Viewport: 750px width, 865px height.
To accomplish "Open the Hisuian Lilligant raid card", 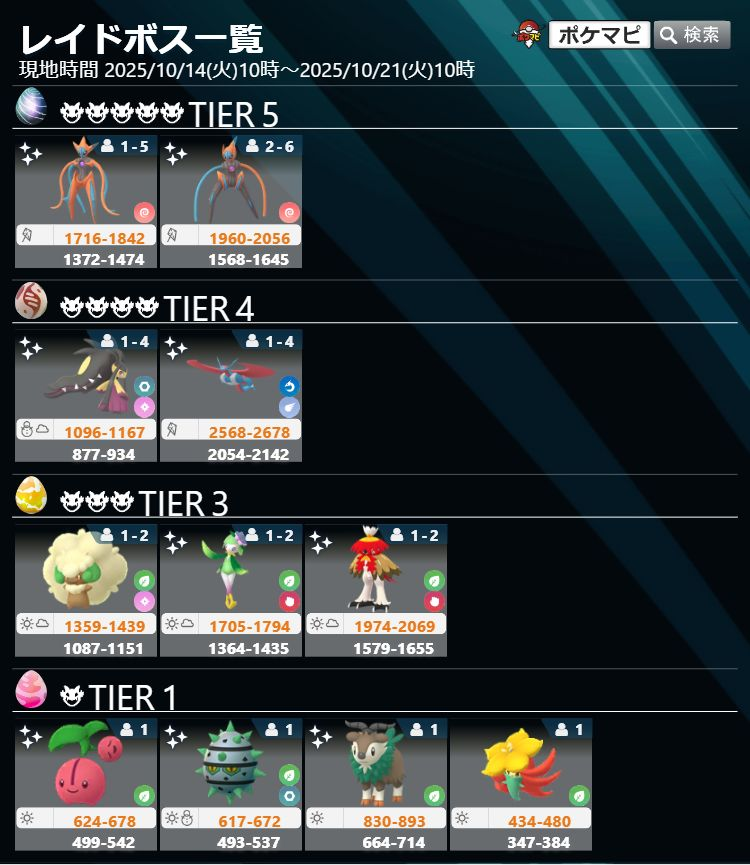I will tap(231, 589).
